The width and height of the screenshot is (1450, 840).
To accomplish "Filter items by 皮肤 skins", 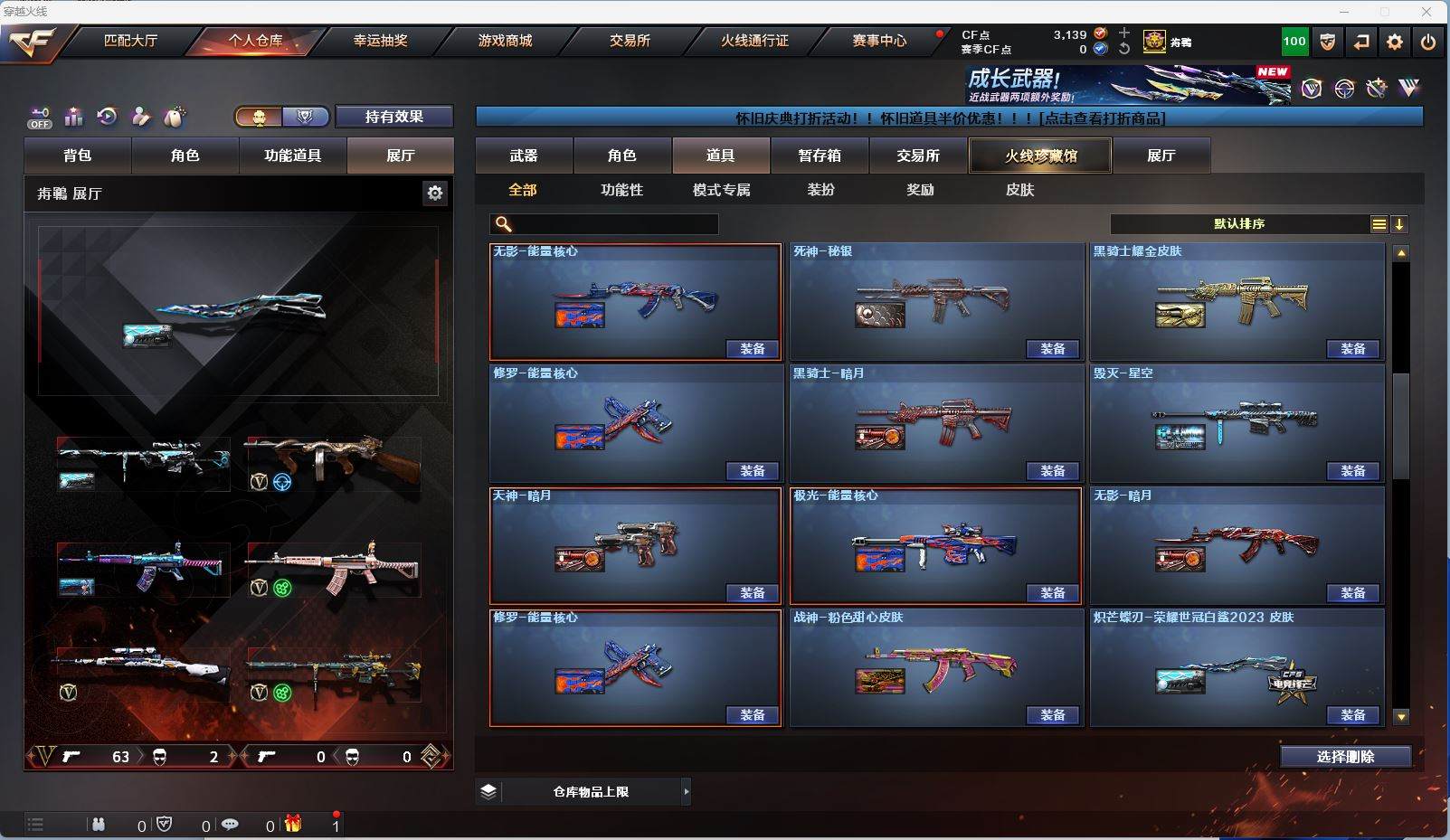I will 1019,190.
